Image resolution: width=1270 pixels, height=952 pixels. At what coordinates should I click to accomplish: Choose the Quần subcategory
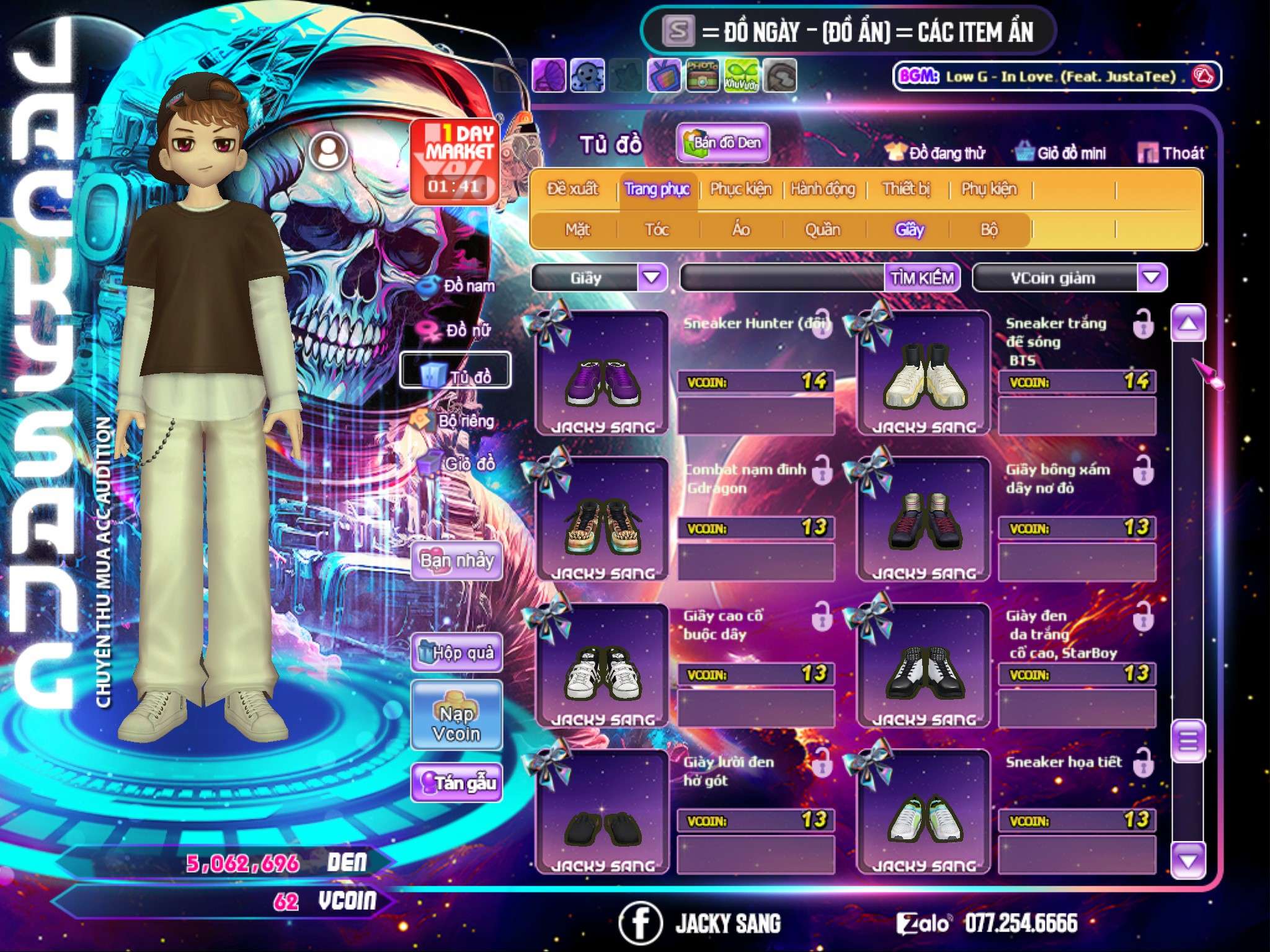coord(822,230)
